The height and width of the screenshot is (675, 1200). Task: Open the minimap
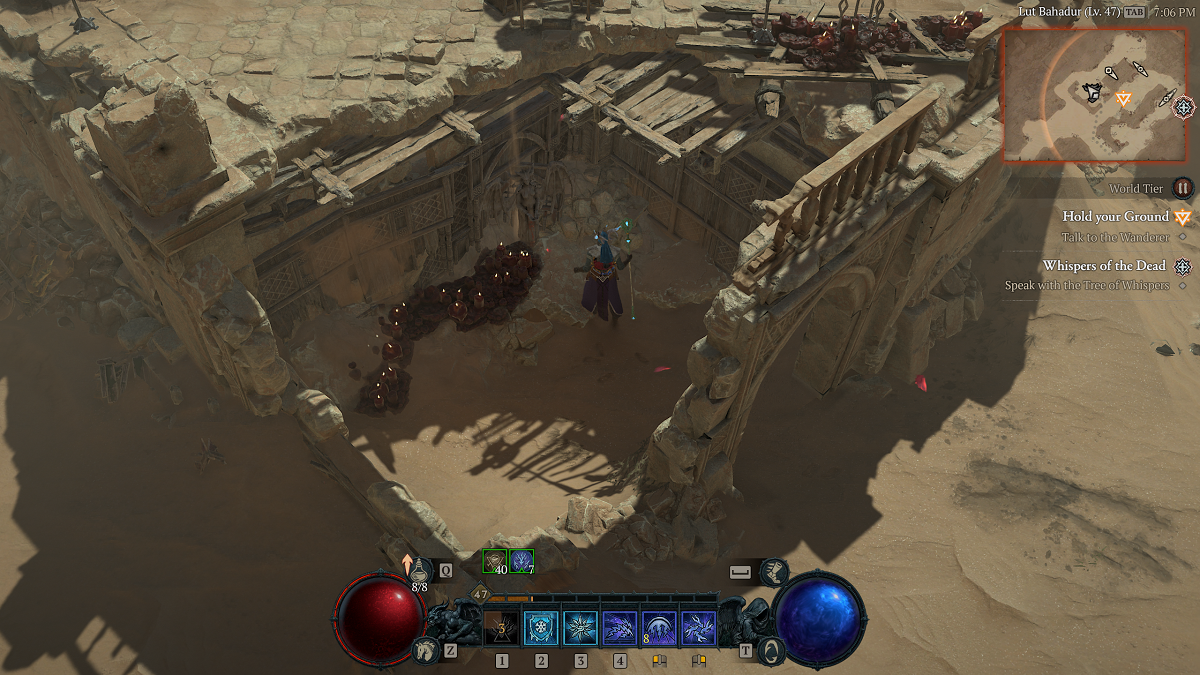[1094, 94]
